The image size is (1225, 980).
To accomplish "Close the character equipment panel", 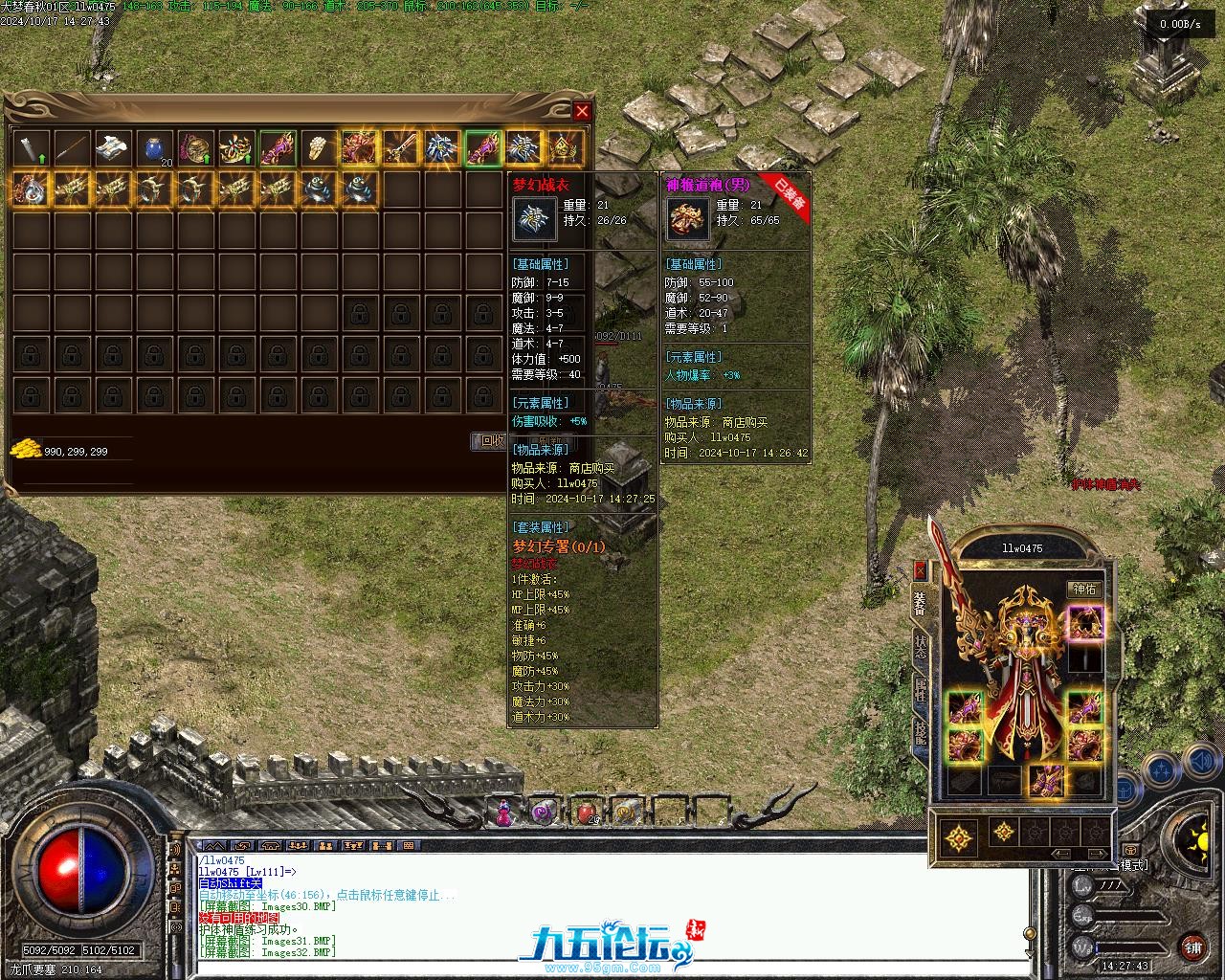I will [x=921, y=571].
